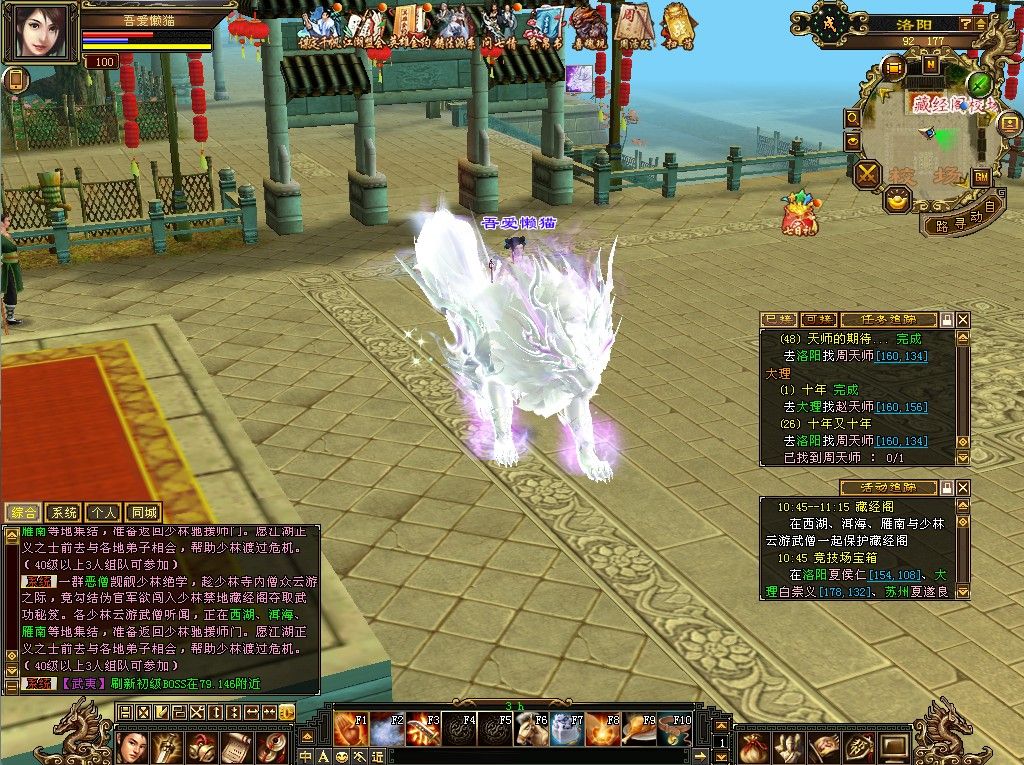Show the 可接 available quests tab

tap(818, 319)
